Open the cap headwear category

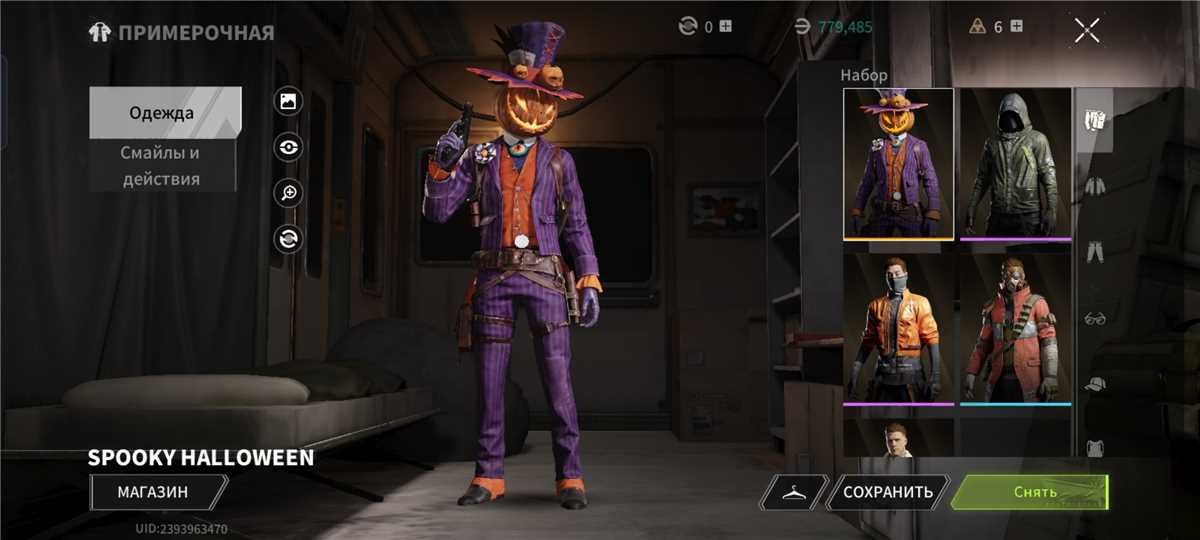pyautogui.click(x=1094, y=384)
